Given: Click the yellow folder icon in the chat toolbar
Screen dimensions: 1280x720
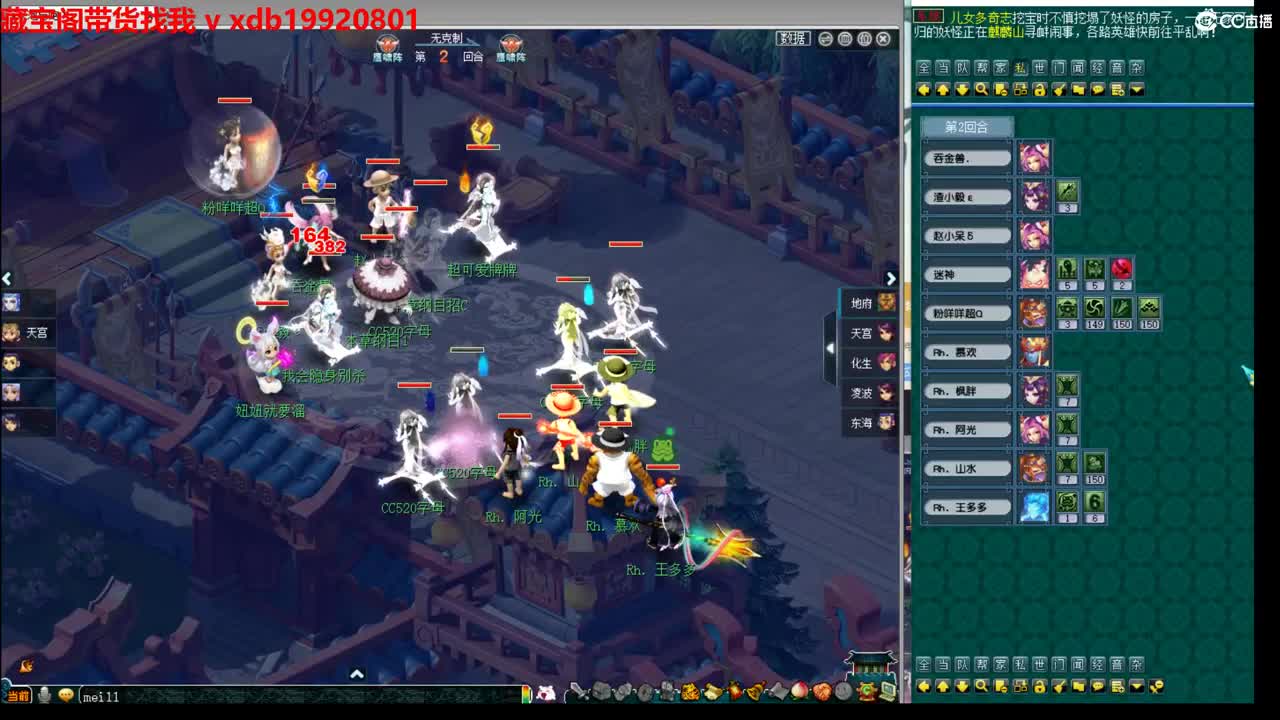Looking at the screenshot, I should (x=1079, y=89).
